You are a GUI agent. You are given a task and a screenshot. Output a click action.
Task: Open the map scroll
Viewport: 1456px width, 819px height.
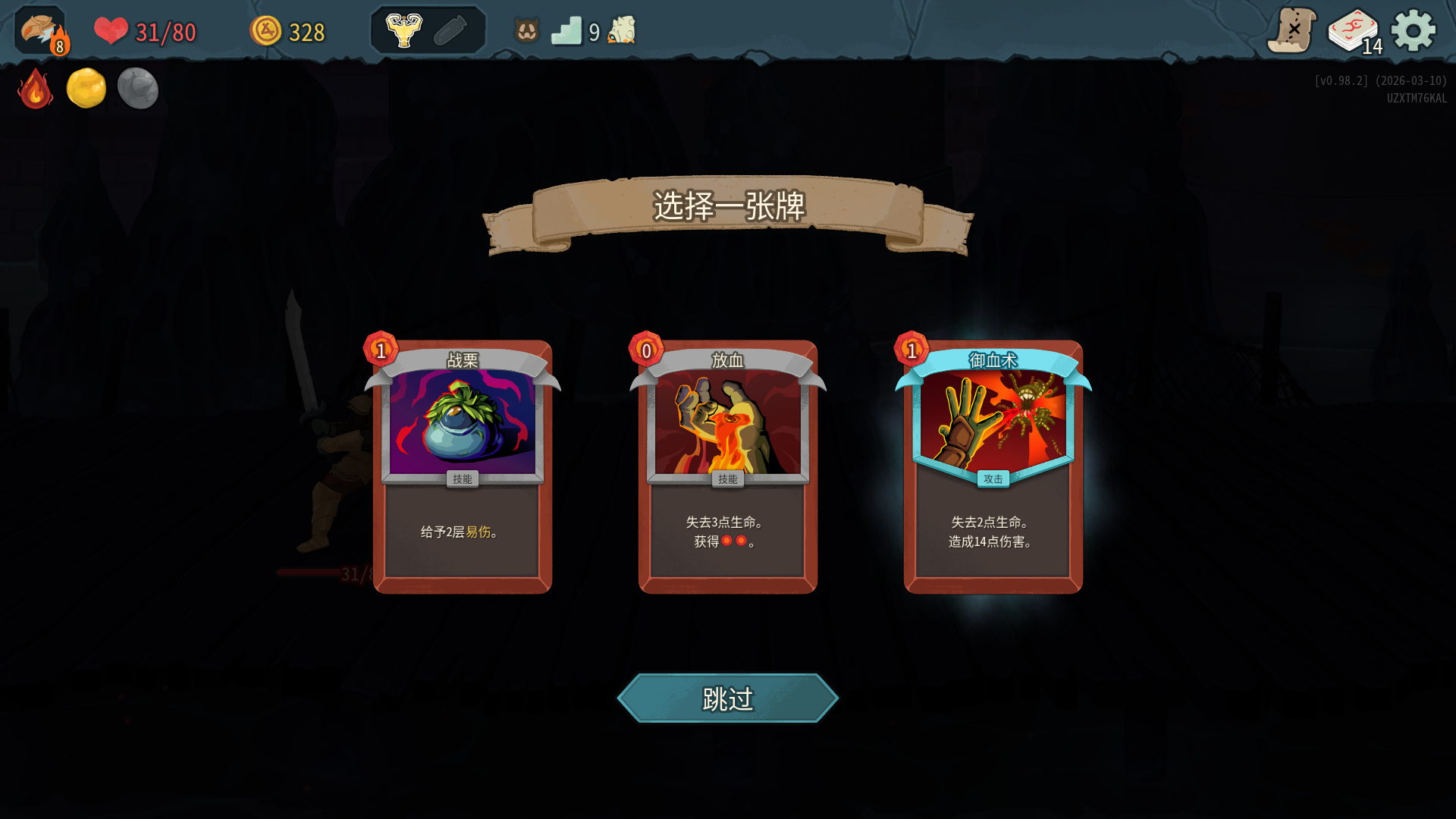pyautogui.click(x=1291, y=31)
